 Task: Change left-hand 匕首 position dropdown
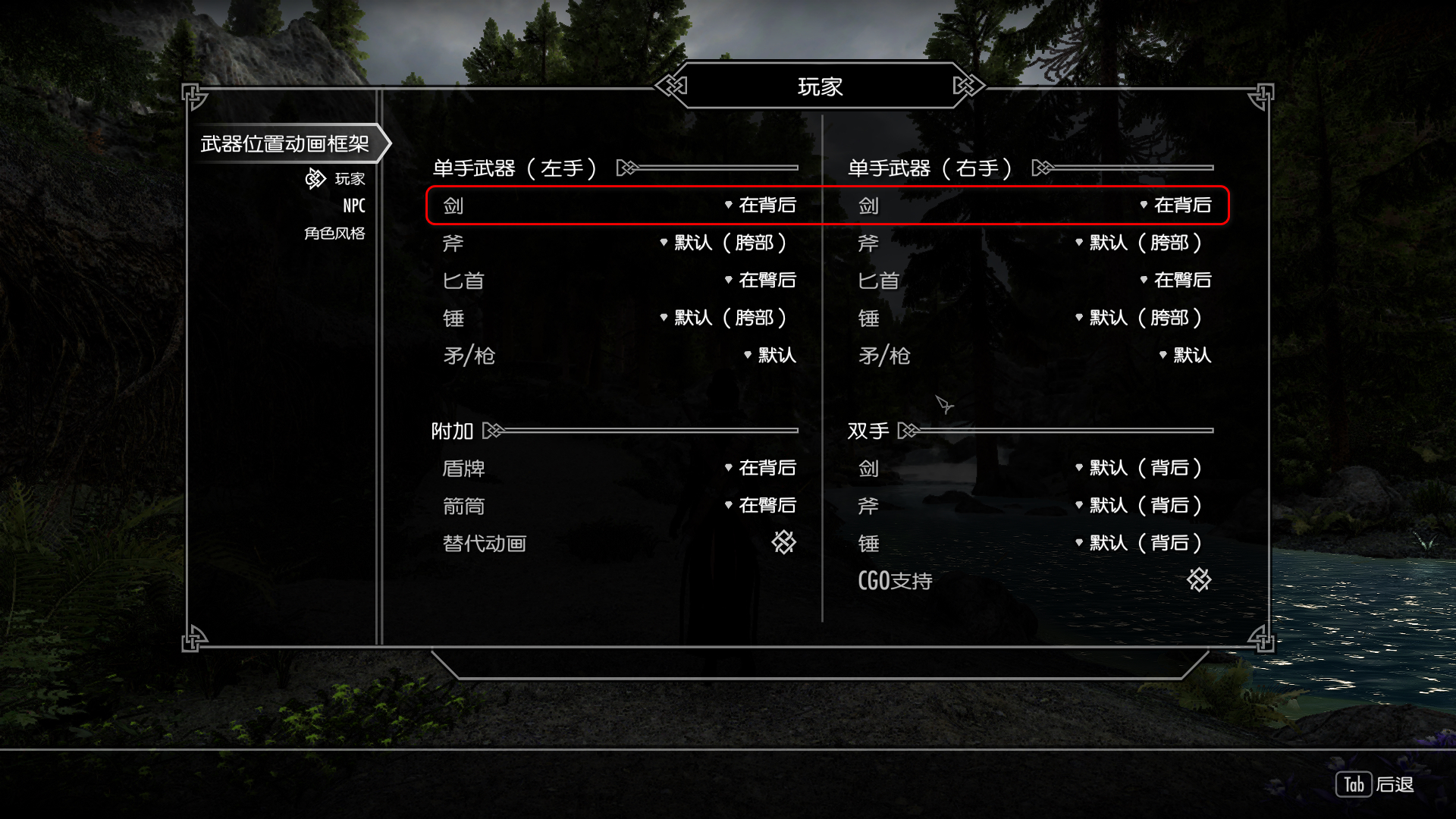pyautogui.click(x=761, y=280)
